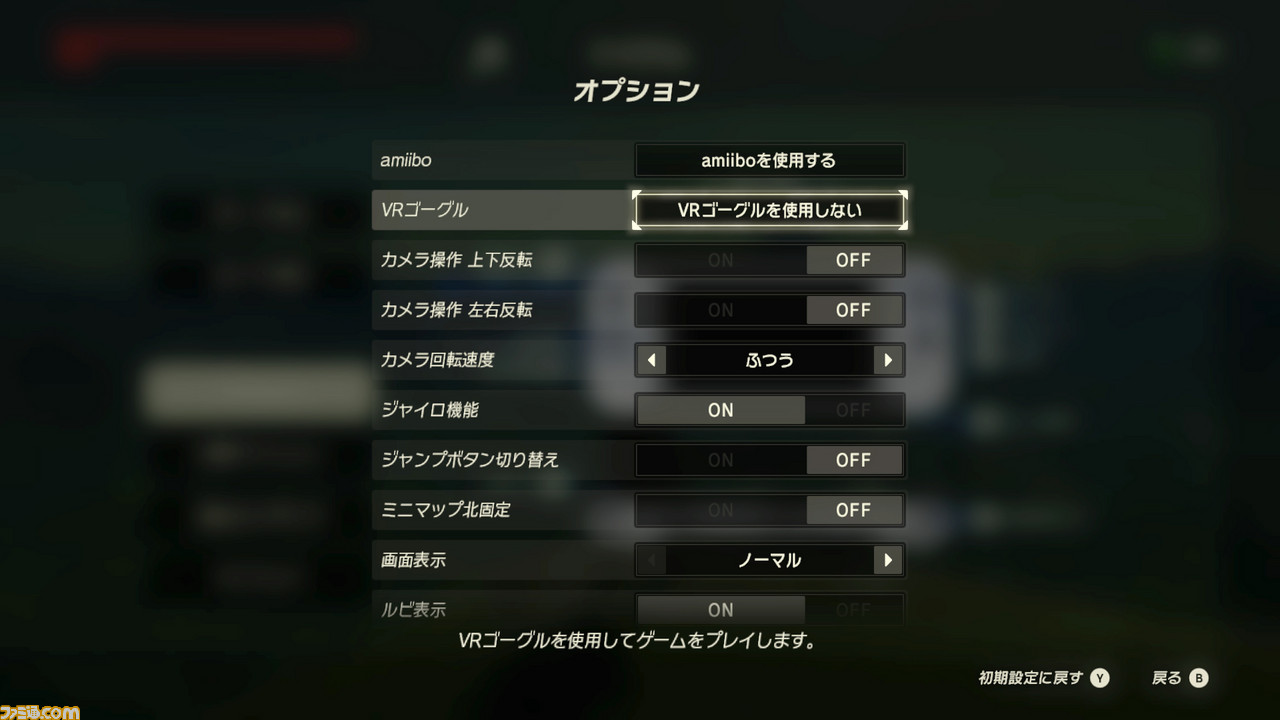Viewport: 1280px width, 720px height.
Task: Click the right arrow icon beside ノーマル
Action: 889,560
